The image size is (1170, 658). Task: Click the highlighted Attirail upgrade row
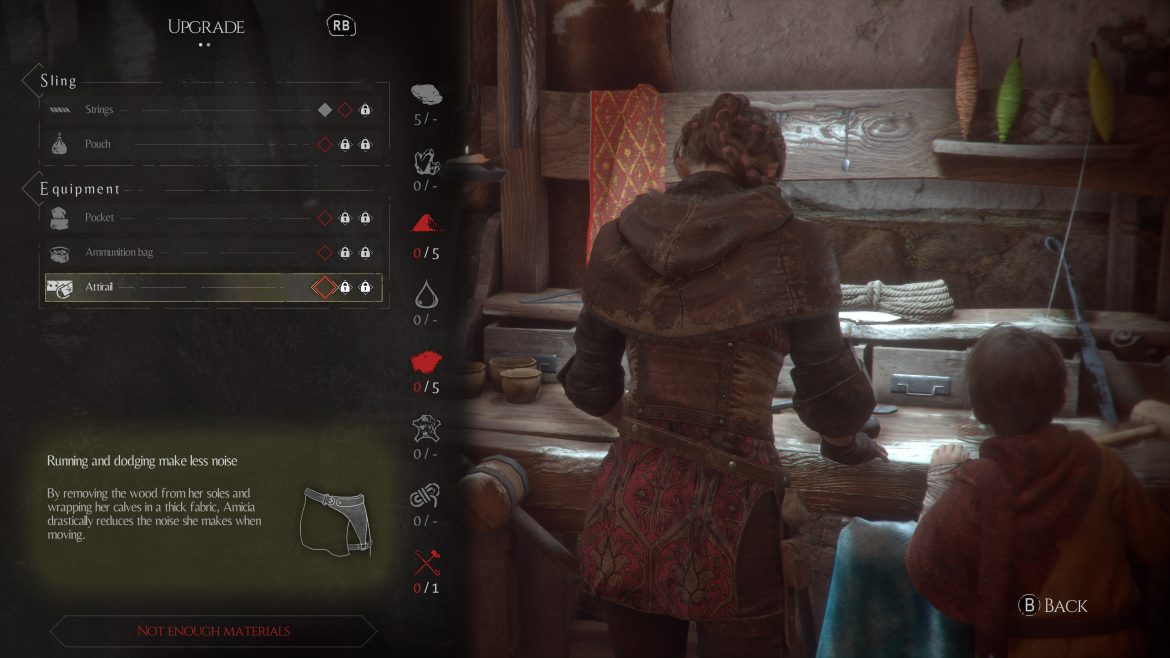point(213,288)
